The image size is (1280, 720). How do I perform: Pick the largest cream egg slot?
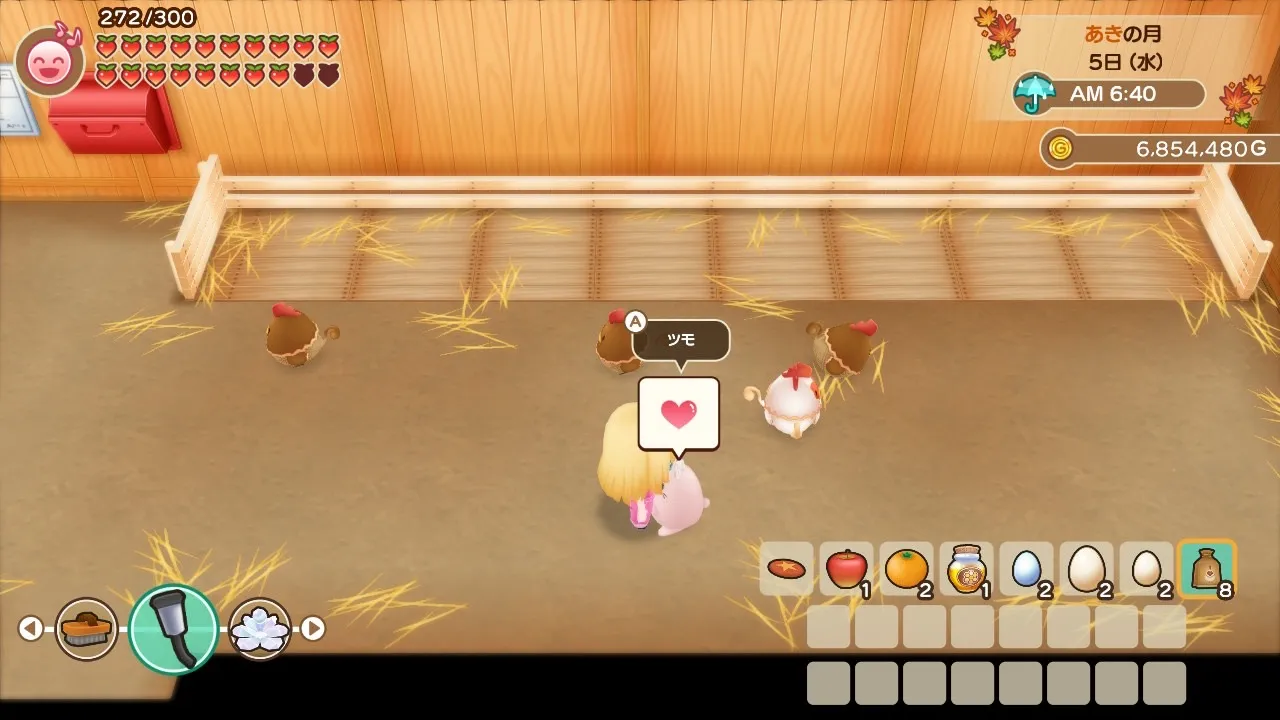coord(1086,569)
